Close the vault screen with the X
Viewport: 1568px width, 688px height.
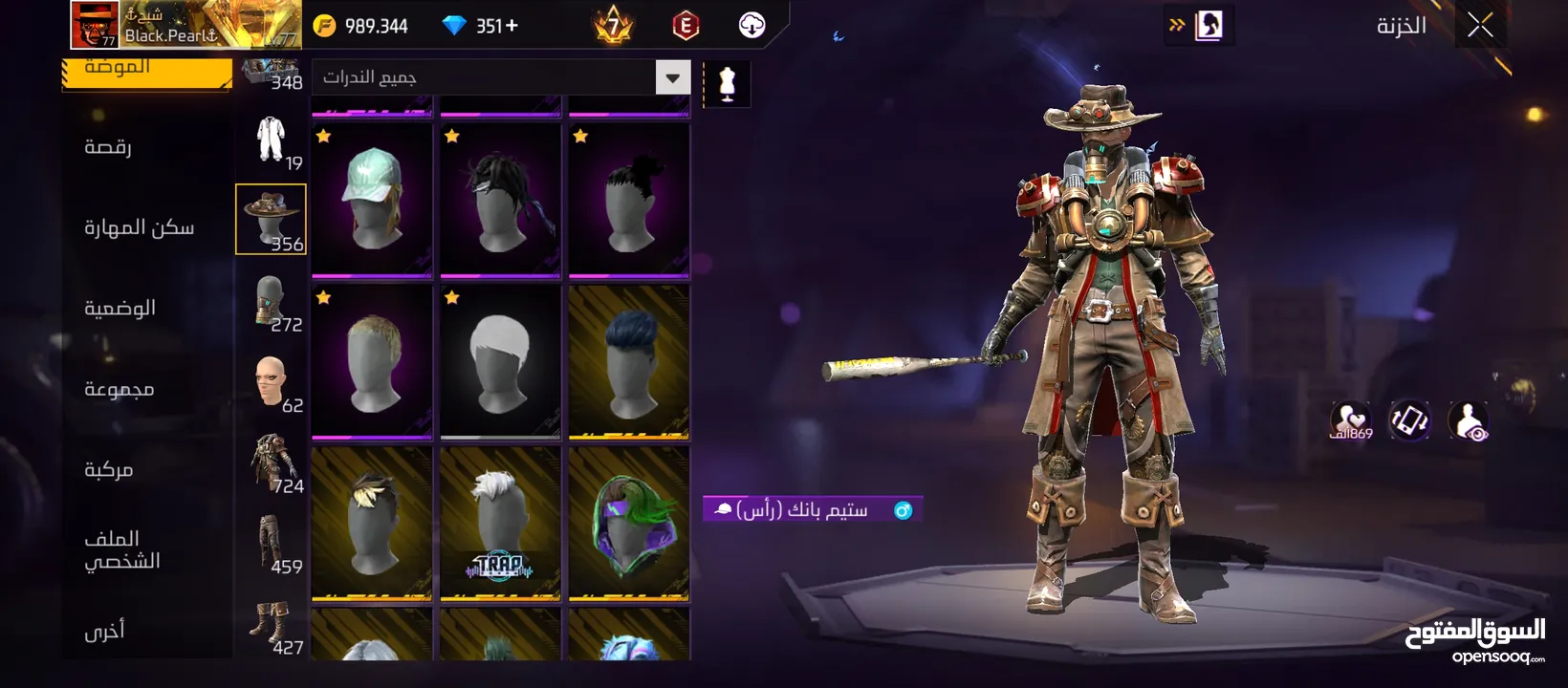1480,26
